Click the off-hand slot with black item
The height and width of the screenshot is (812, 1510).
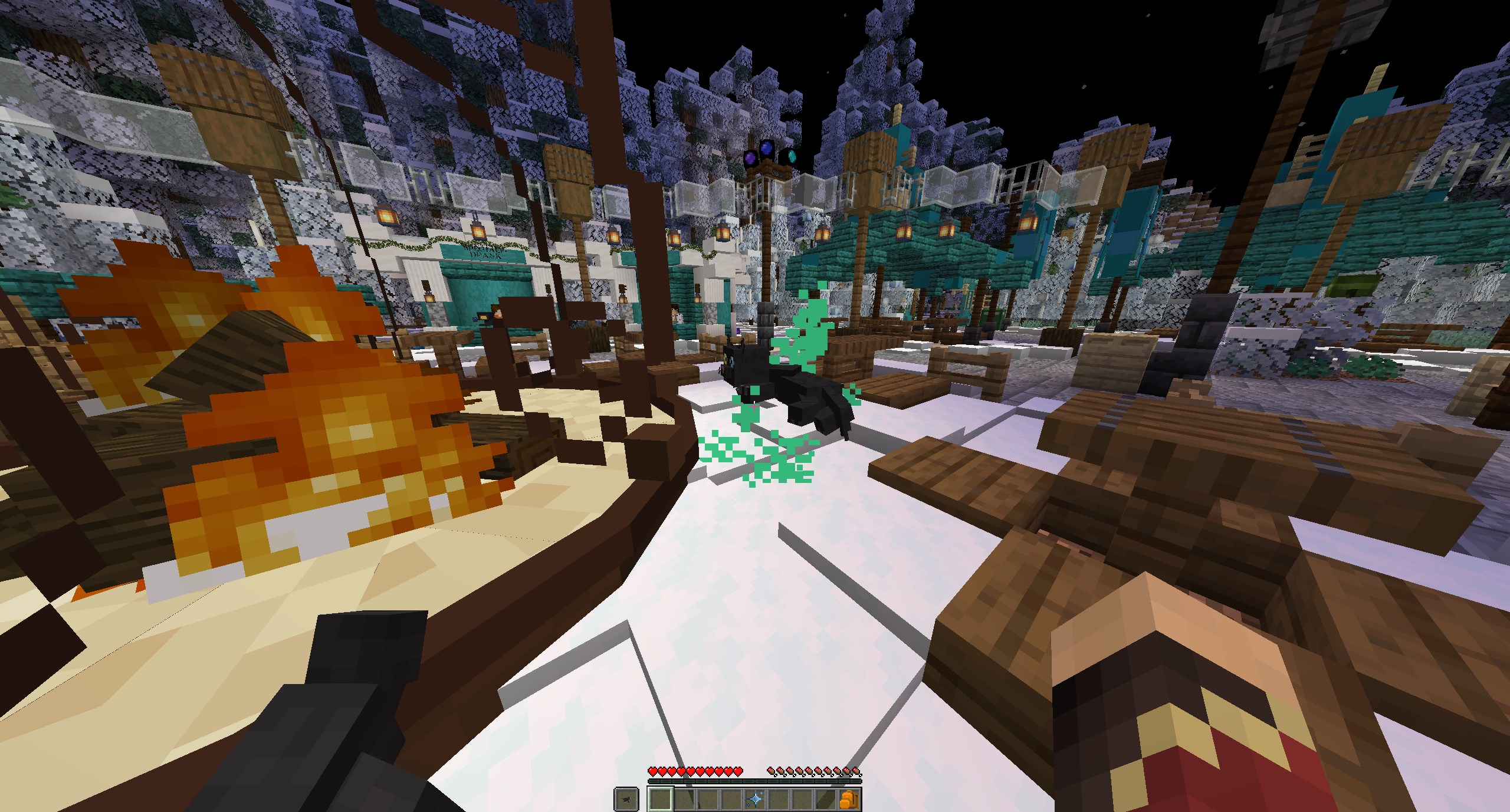626,800
